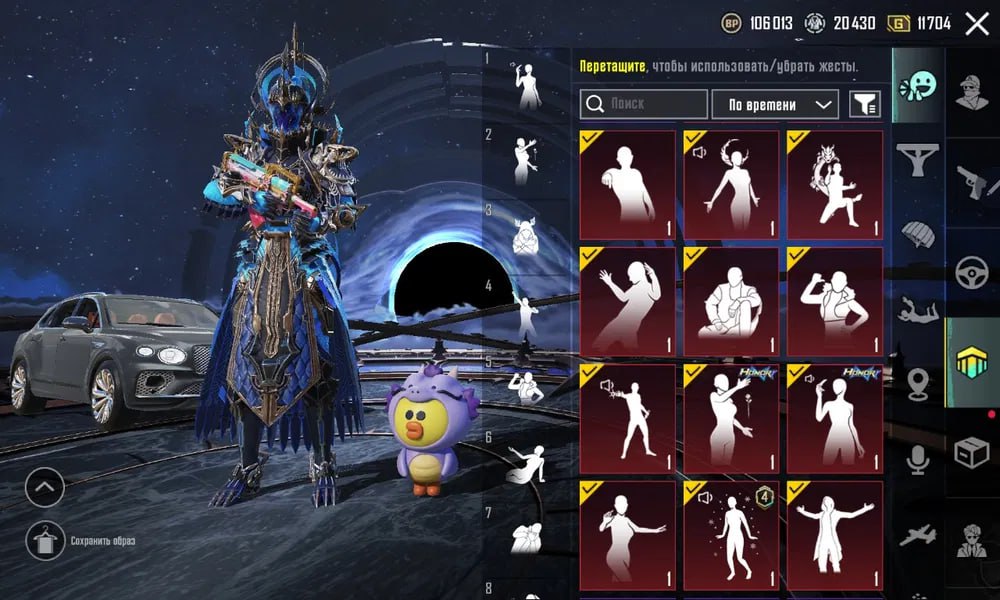The width and height of the screenshot is (1000, 600).
Task: Open the 'По времени' sort dropdown
Action: pos(774,104)
